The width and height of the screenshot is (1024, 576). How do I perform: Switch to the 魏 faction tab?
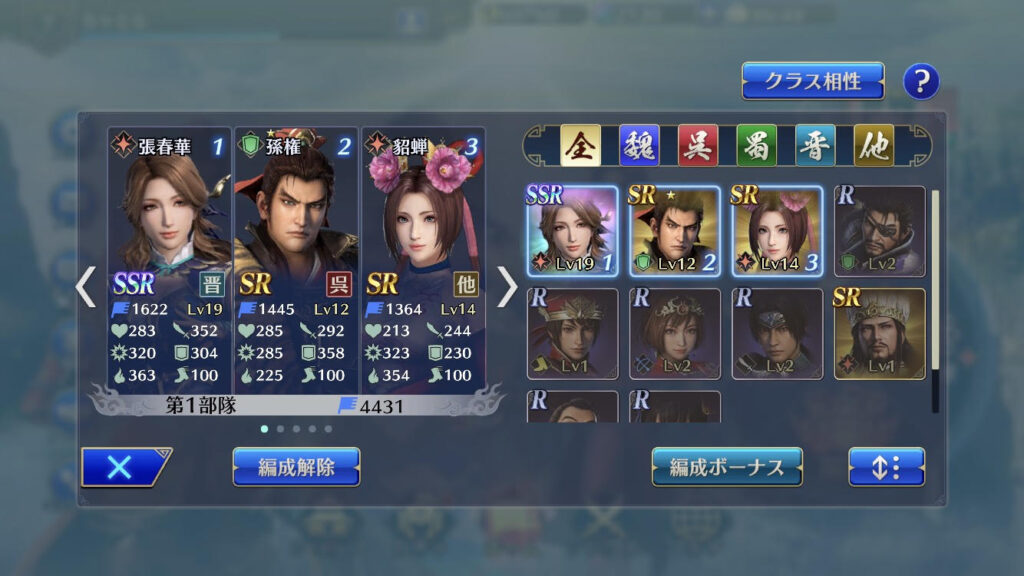point(638,146)
